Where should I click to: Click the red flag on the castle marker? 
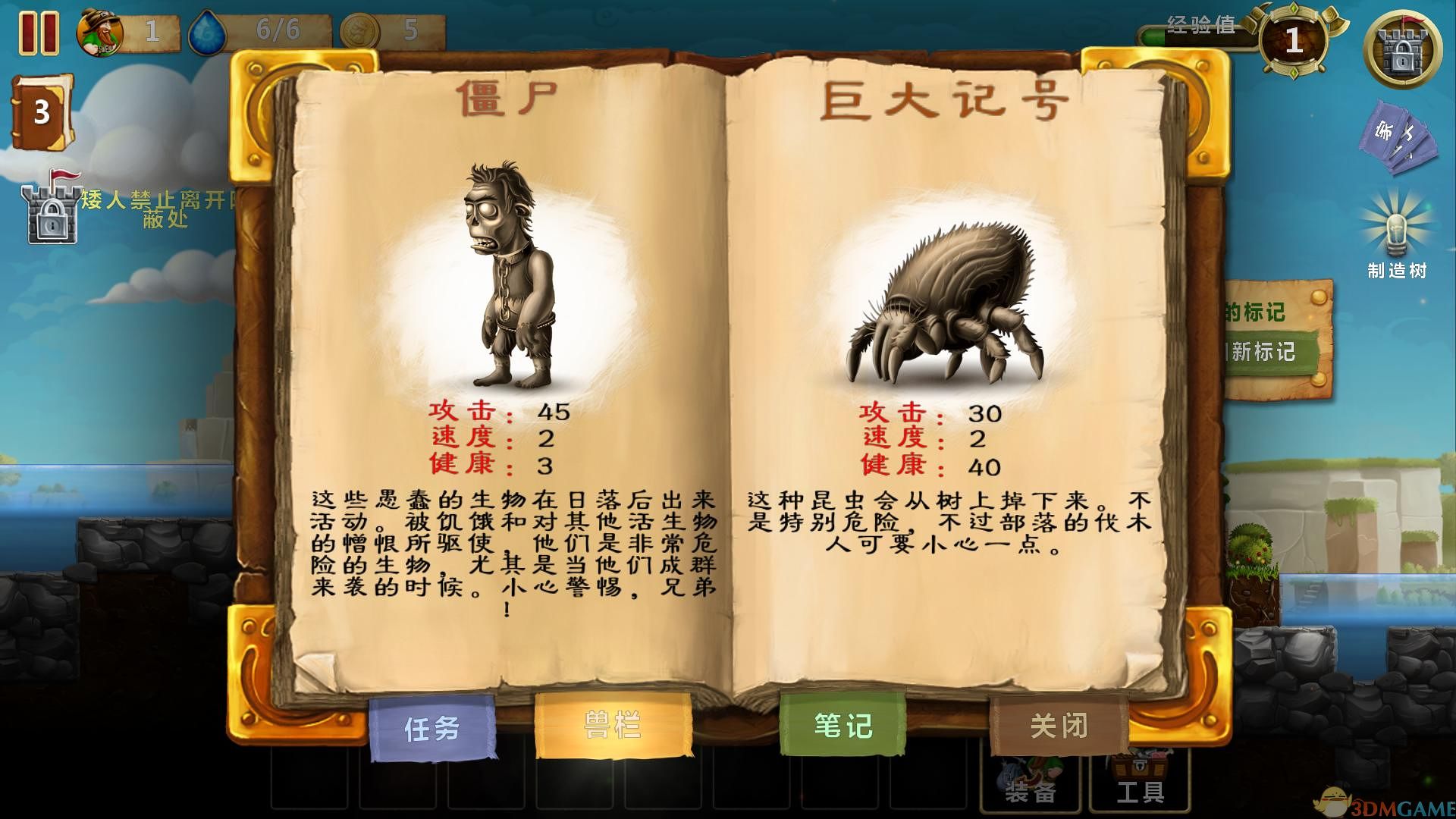pyautogui.click(x=64, y=176)
